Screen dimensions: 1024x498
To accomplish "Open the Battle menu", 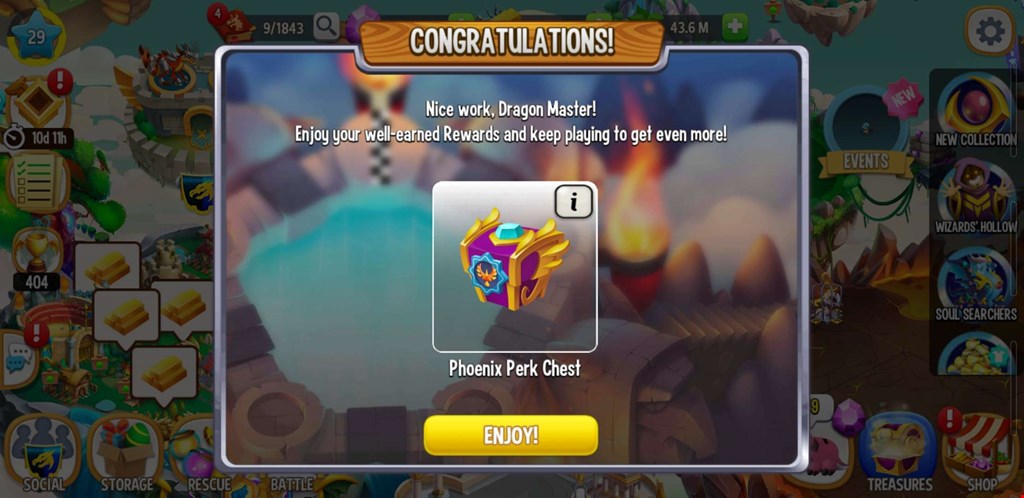I will pos(291,470).
